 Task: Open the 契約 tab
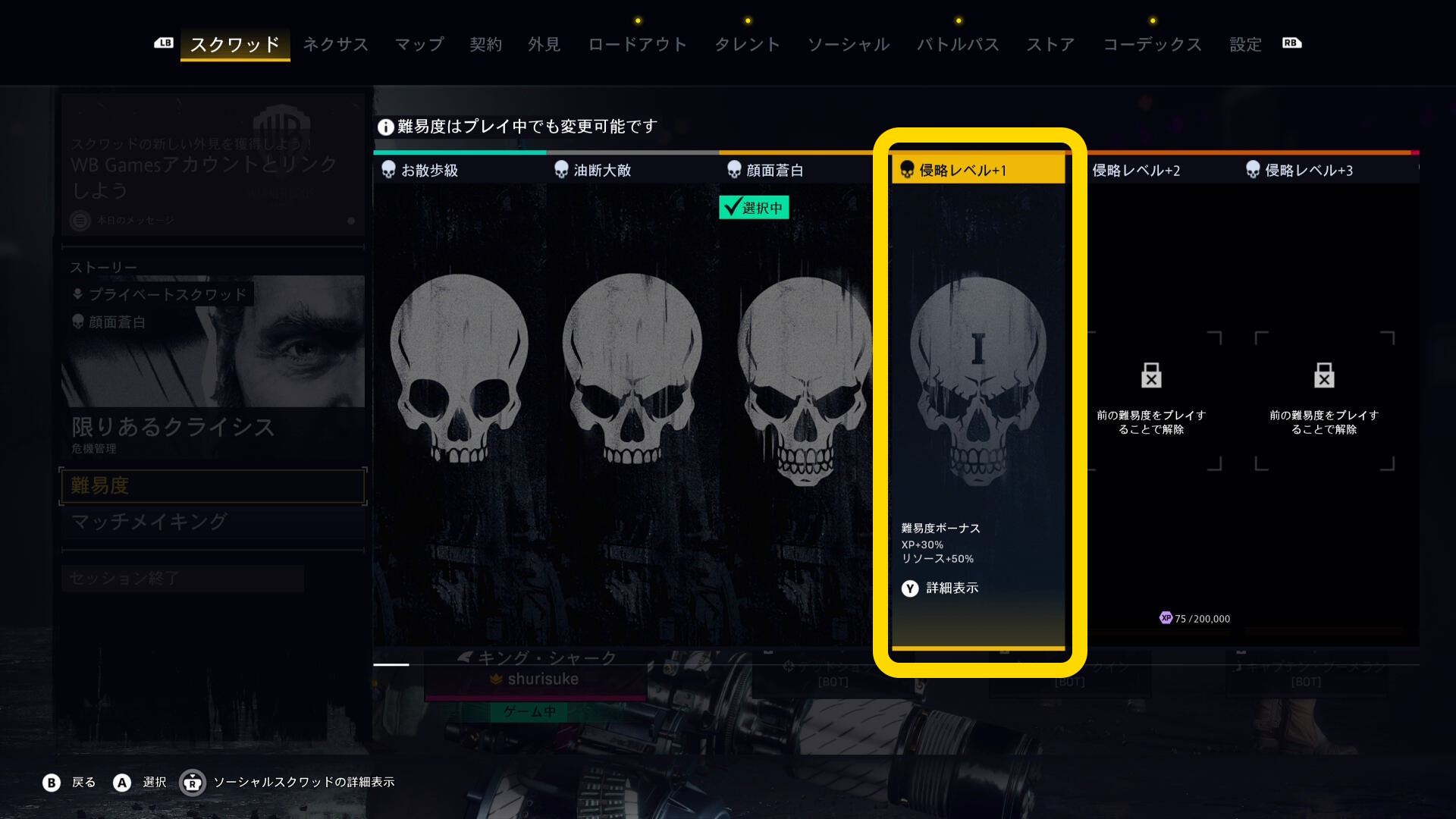point(485,45)
